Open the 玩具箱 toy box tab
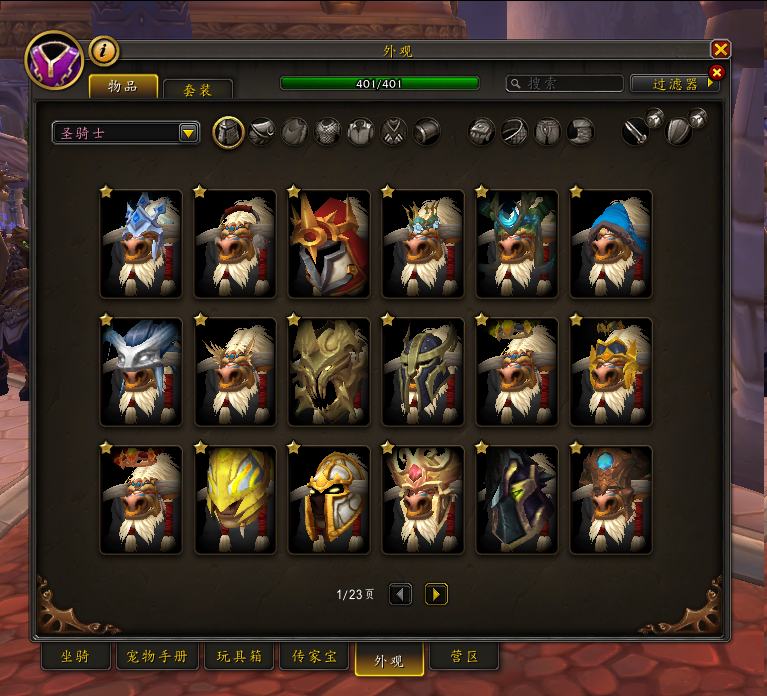This screenshot has height=696, width=767. [x=240, y=657]
